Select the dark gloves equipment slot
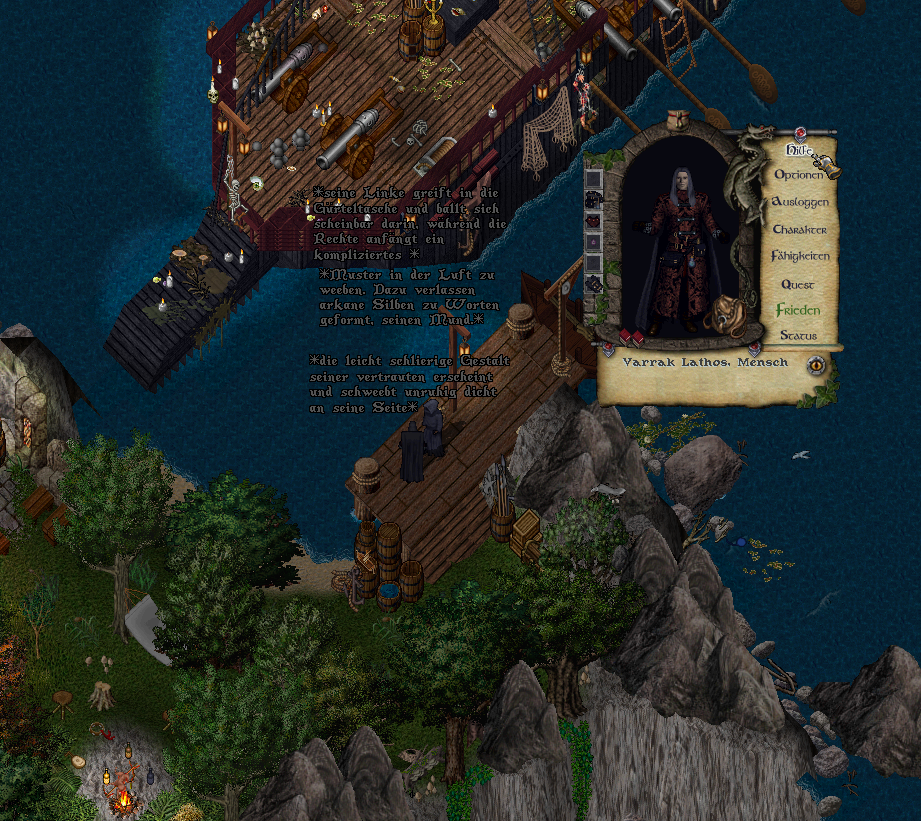Image resolution: width=921 pixels, height=821 pixels. coord(594,284)
